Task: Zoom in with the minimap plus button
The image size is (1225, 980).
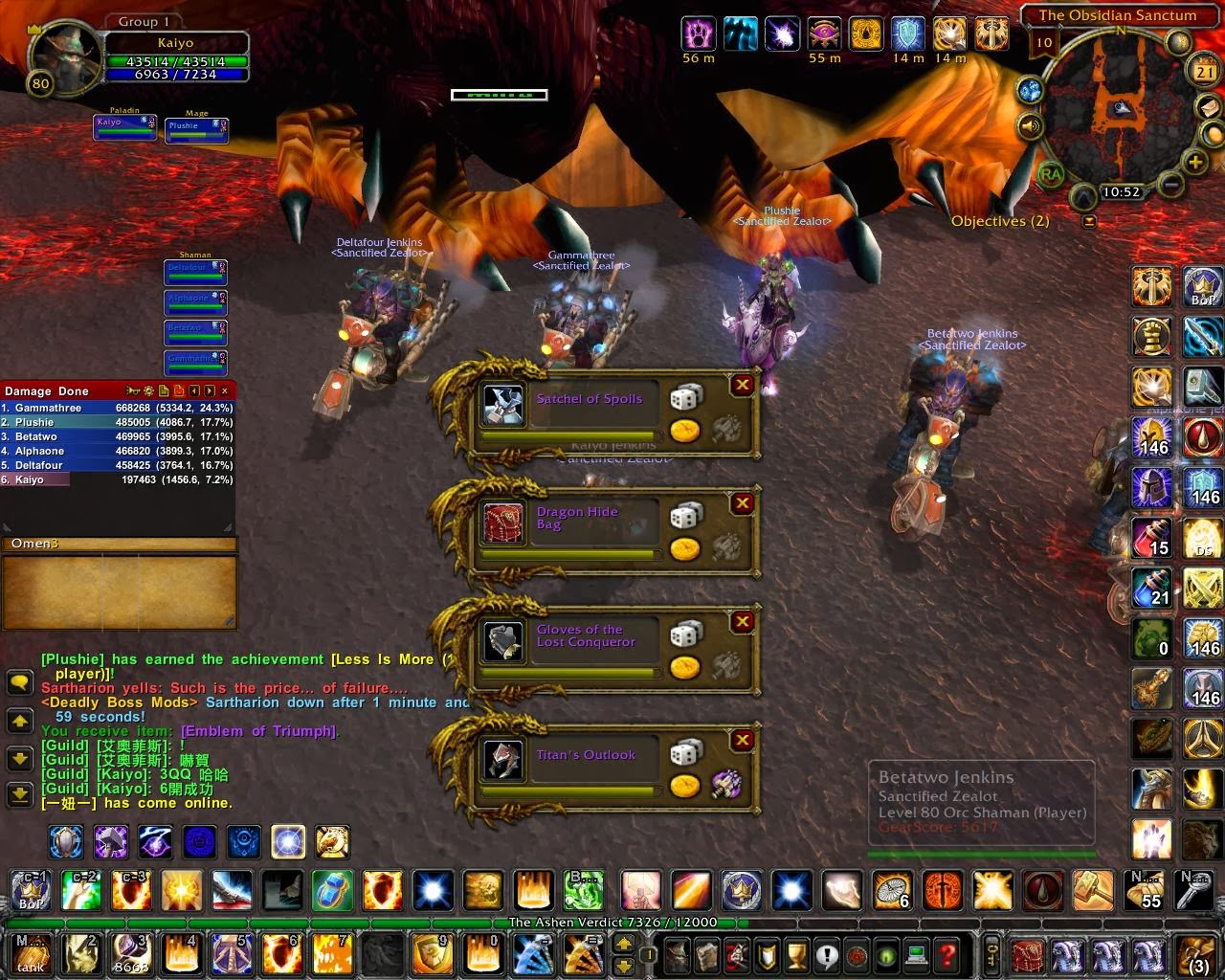Action: pos(1193,161)
